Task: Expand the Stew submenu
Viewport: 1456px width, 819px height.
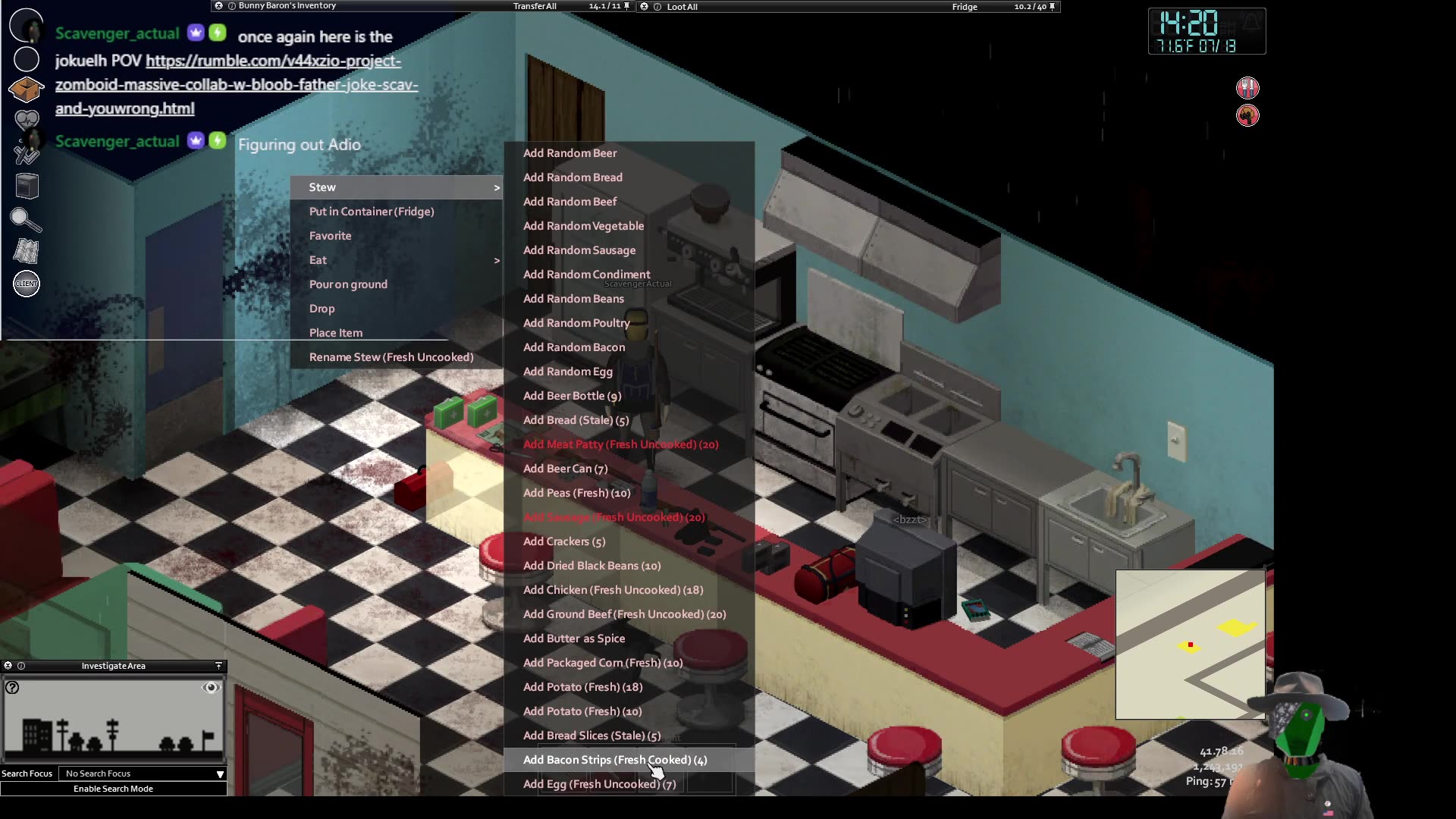Action: 394,187
